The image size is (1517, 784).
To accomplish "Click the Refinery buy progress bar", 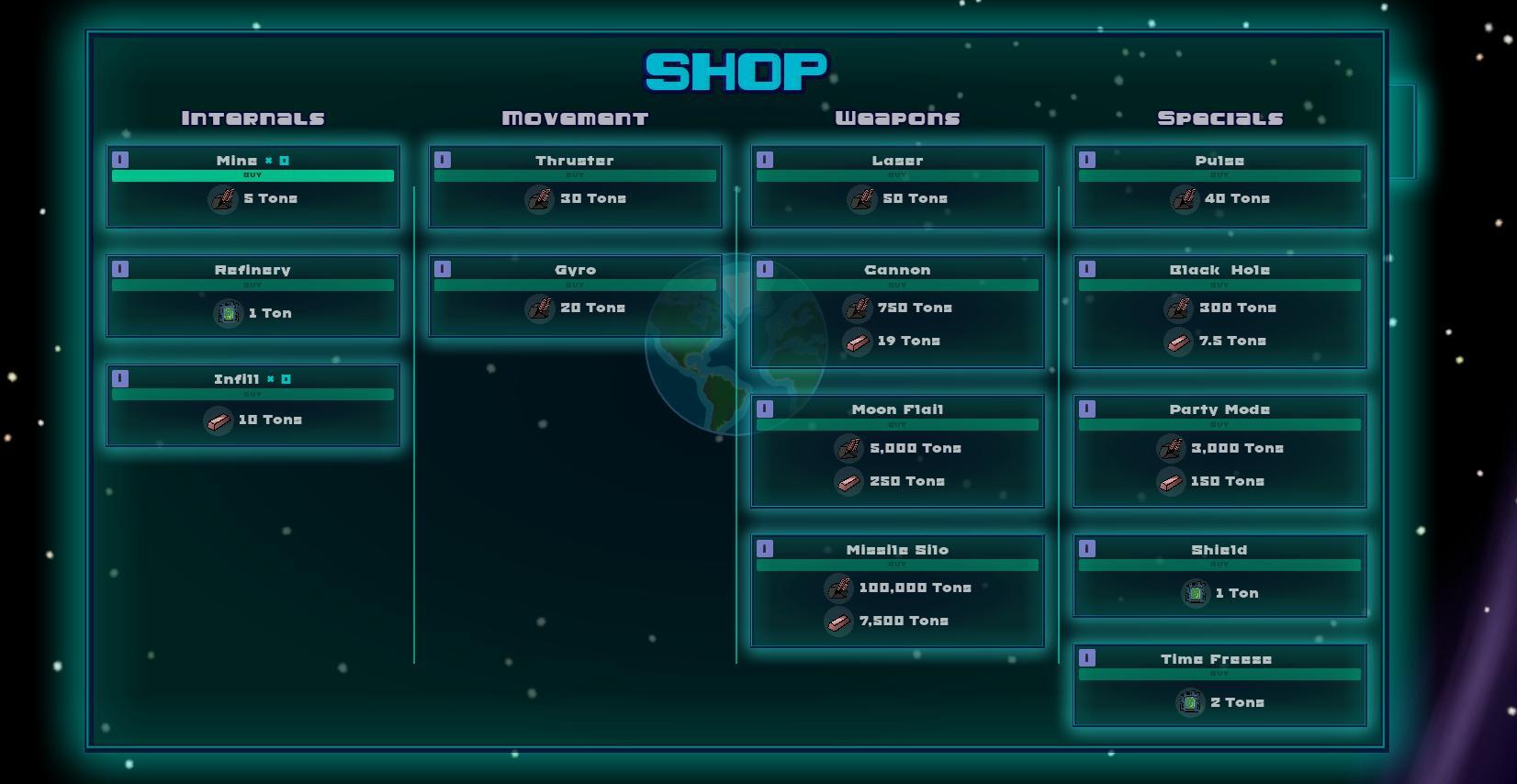I will point(252,285).
